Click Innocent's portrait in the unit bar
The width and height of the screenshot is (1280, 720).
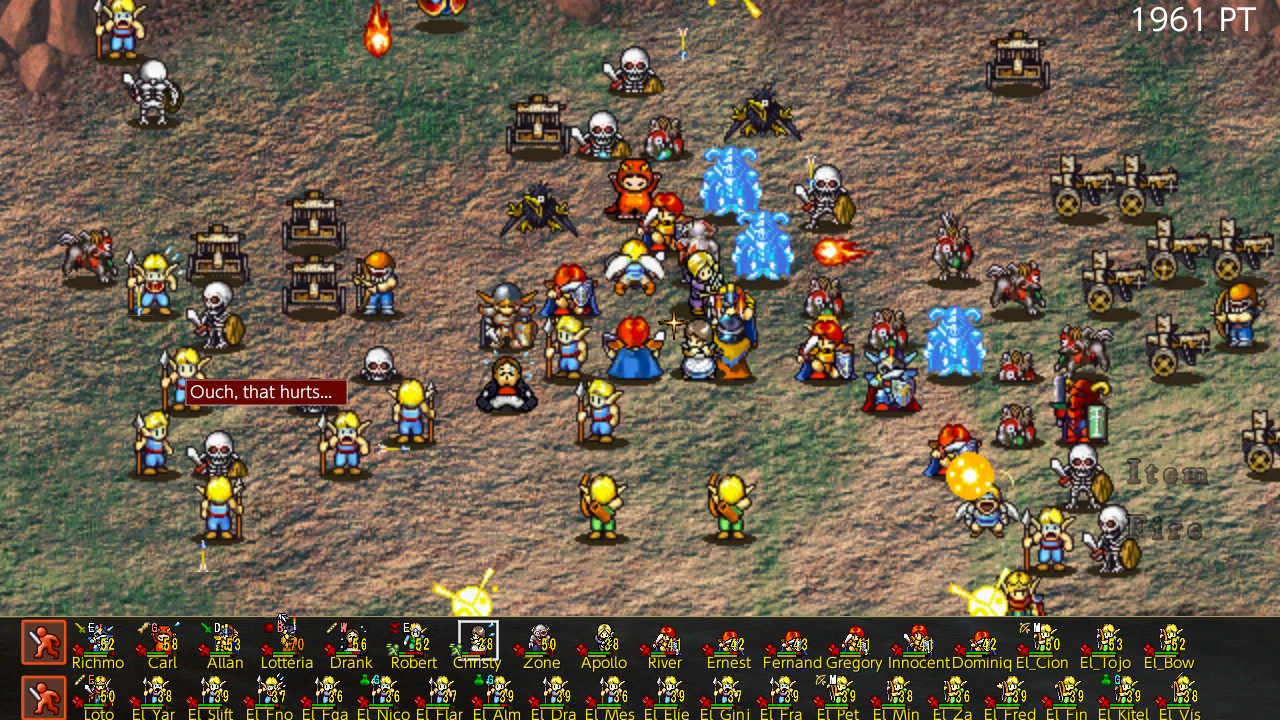tap(919, 640)
